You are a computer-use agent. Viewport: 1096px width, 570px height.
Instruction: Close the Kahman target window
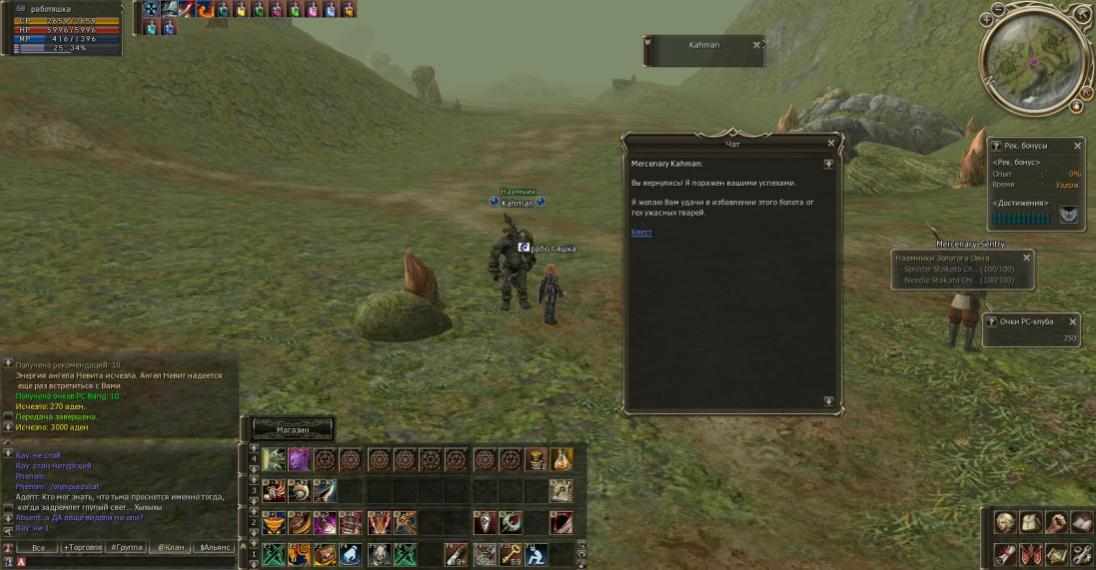coord(756,45)
